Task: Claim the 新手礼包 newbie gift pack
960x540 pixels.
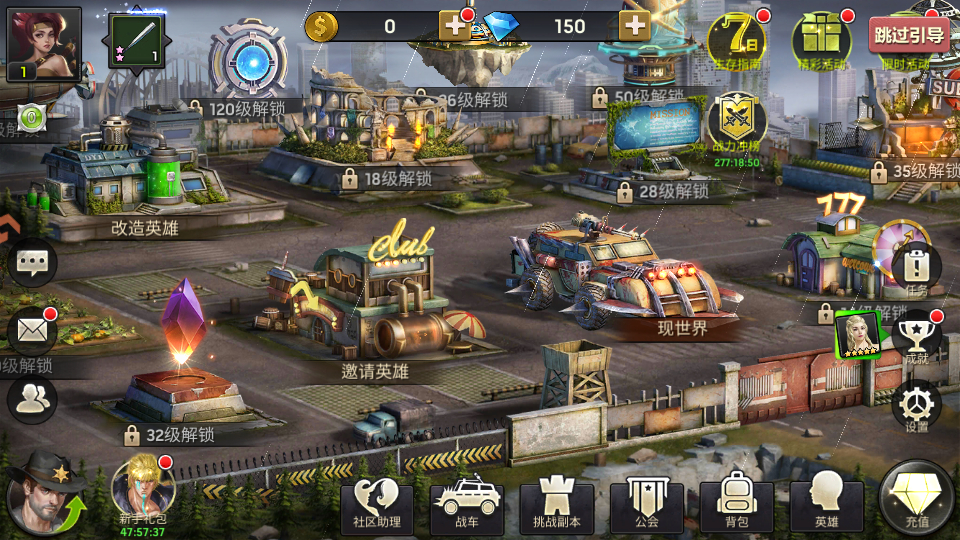Action: pyautogui.click(x=143, y=489)
